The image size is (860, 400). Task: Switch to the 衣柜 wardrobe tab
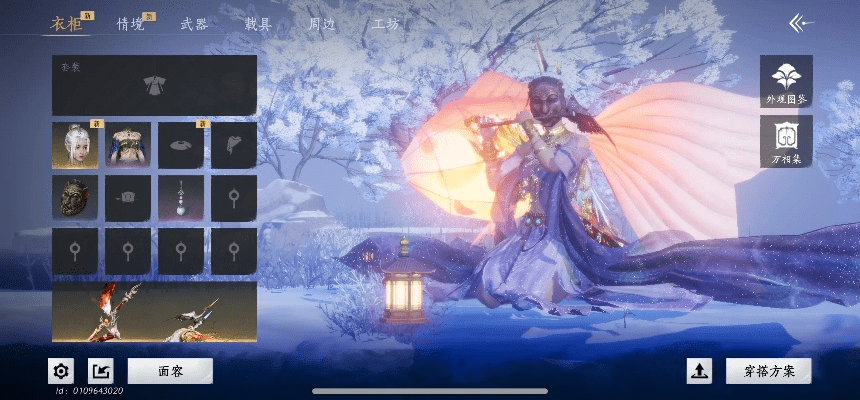[x=66, y=23]
